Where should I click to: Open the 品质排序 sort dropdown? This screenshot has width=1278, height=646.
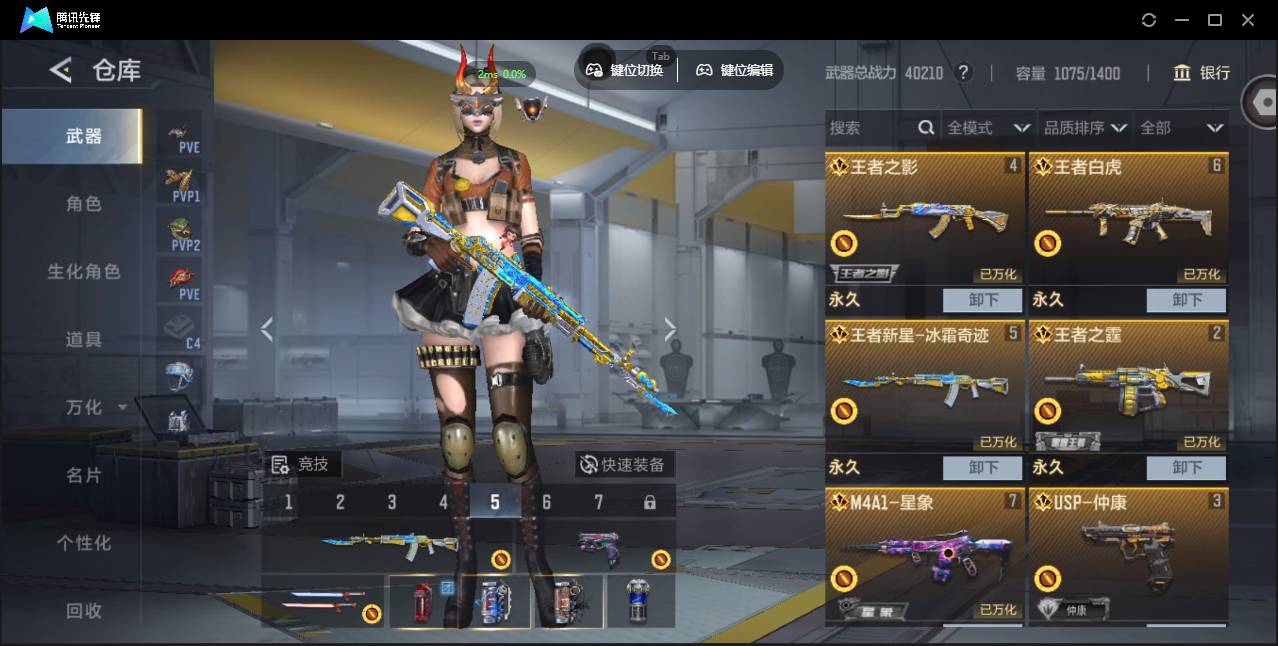pyautogui.click(x=1085, y=128)
